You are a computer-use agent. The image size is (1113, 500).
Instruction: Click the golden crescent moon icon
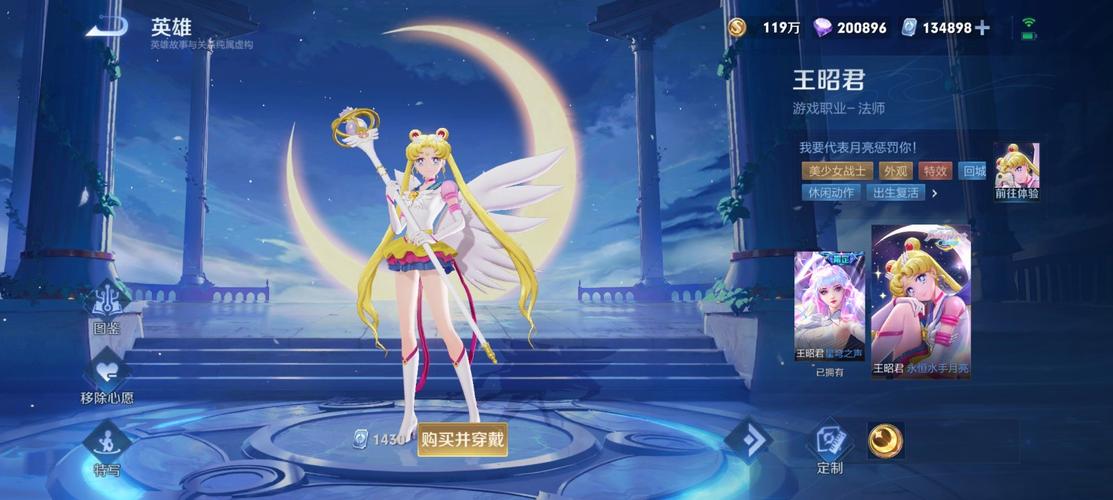coord(884,440)
